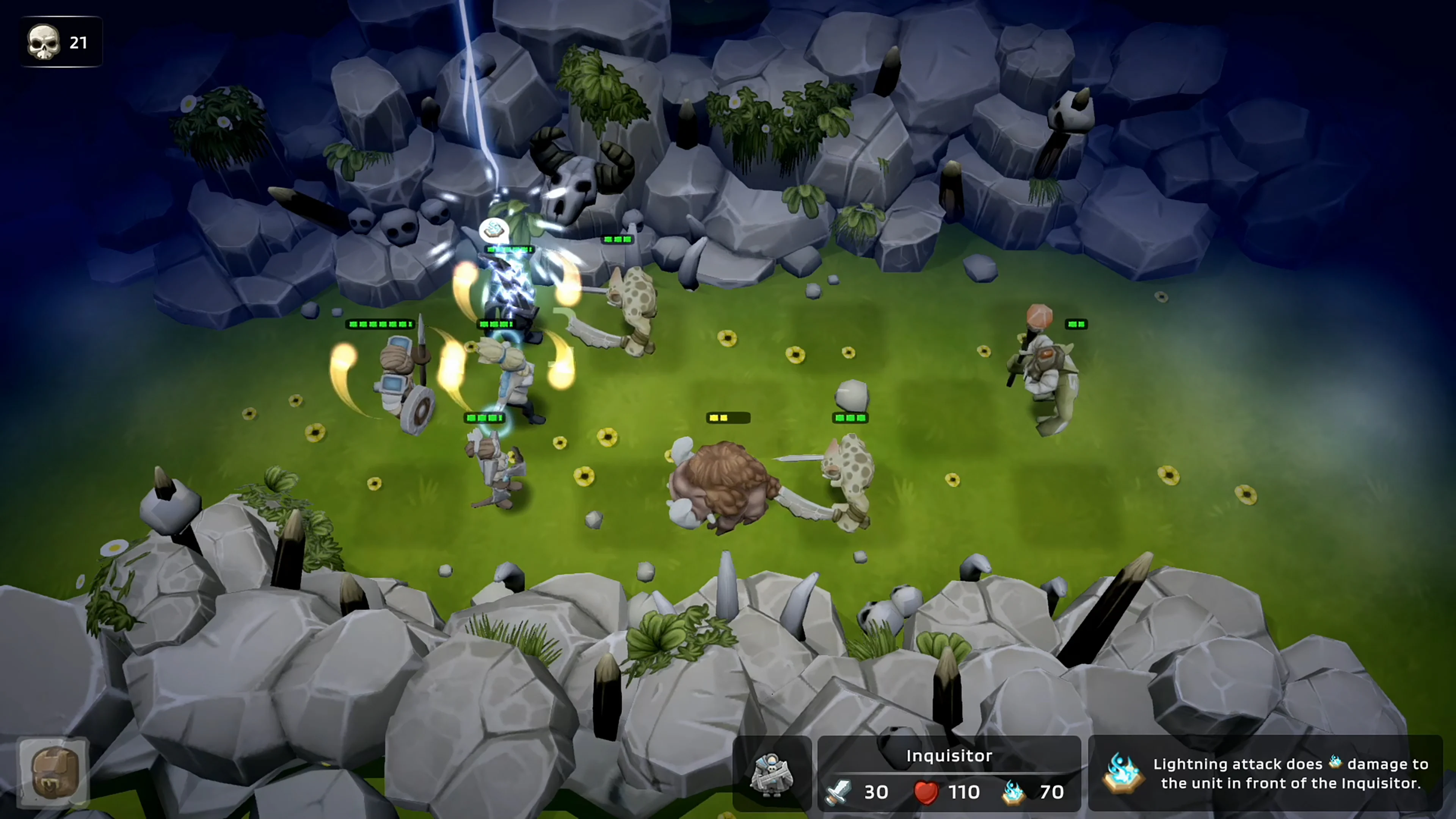Click the yellow partial health bar
Viewport: 1456px width, 819px height.
728,417
